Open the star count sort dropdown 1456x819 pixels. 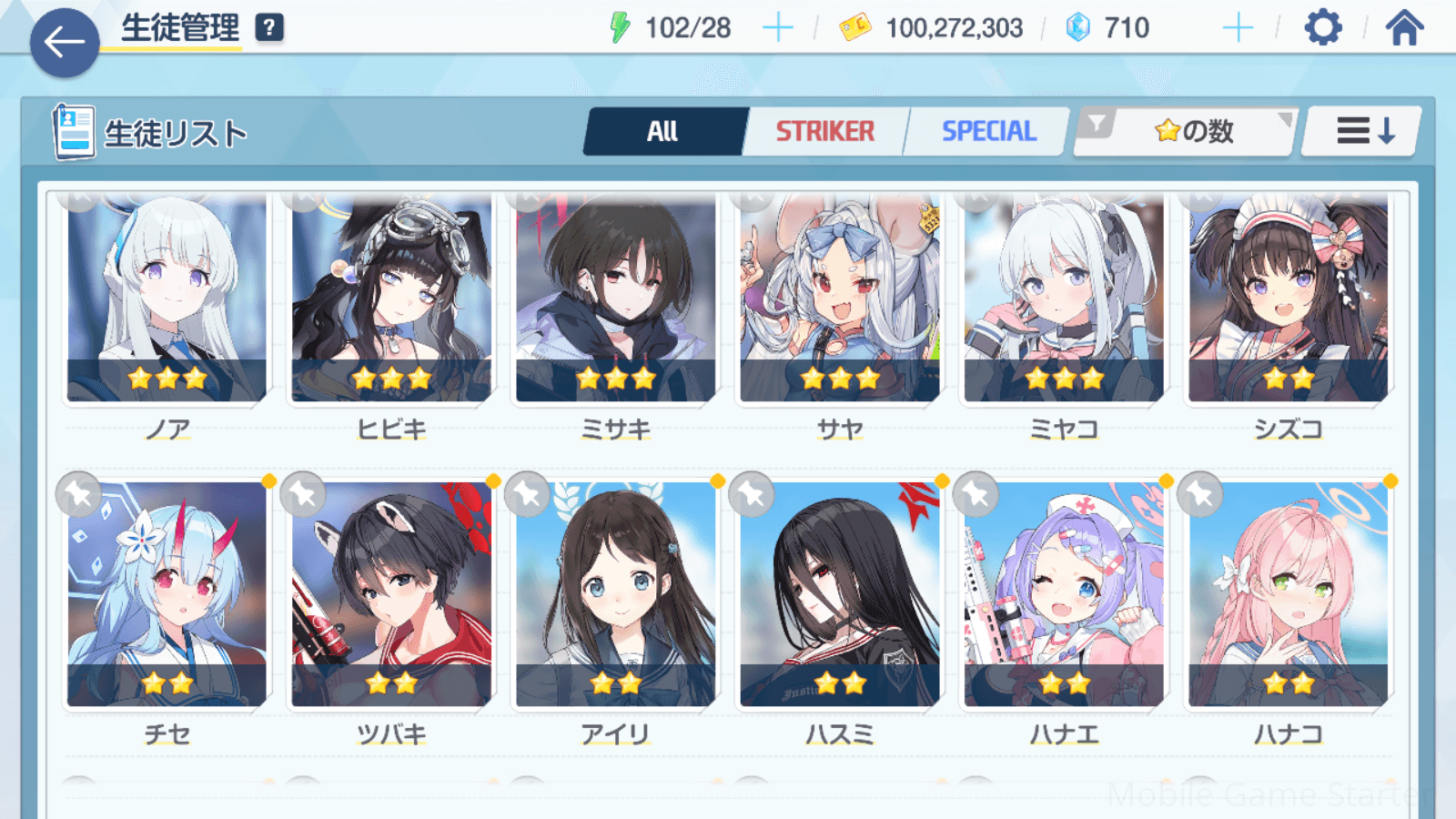tap(1186, 132)
